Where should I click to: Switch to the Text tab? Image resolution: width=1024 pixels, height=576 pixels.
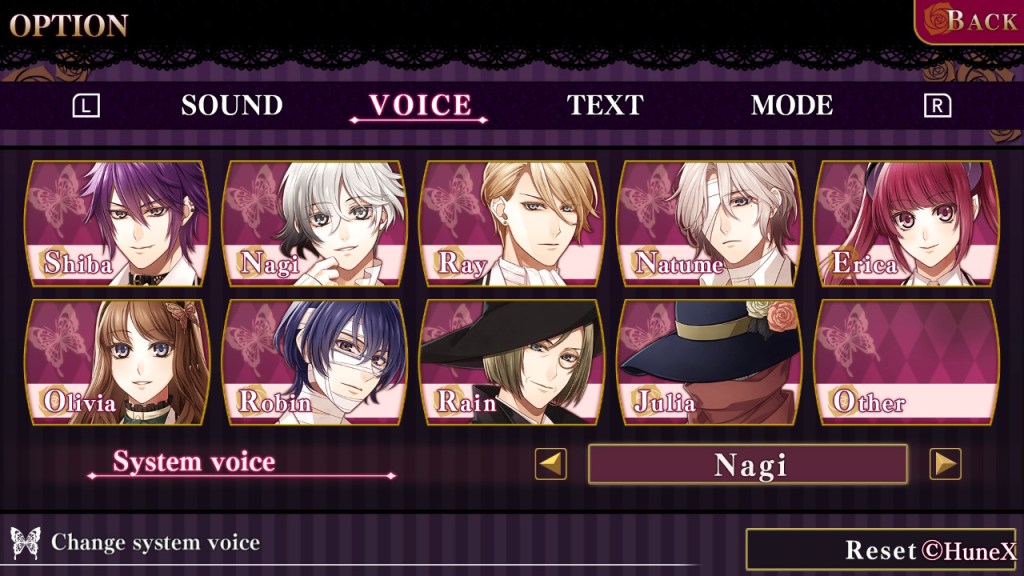pos(605,106)
